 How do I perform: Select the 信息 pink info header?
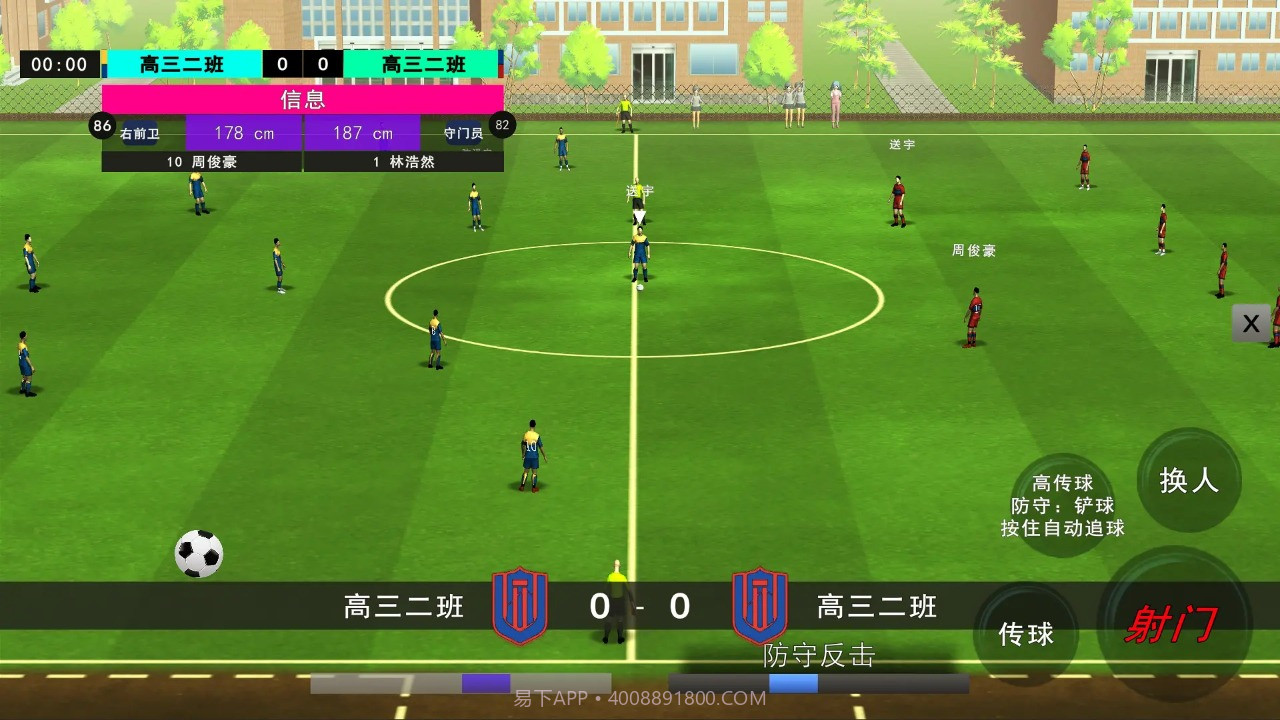point(302,99)
